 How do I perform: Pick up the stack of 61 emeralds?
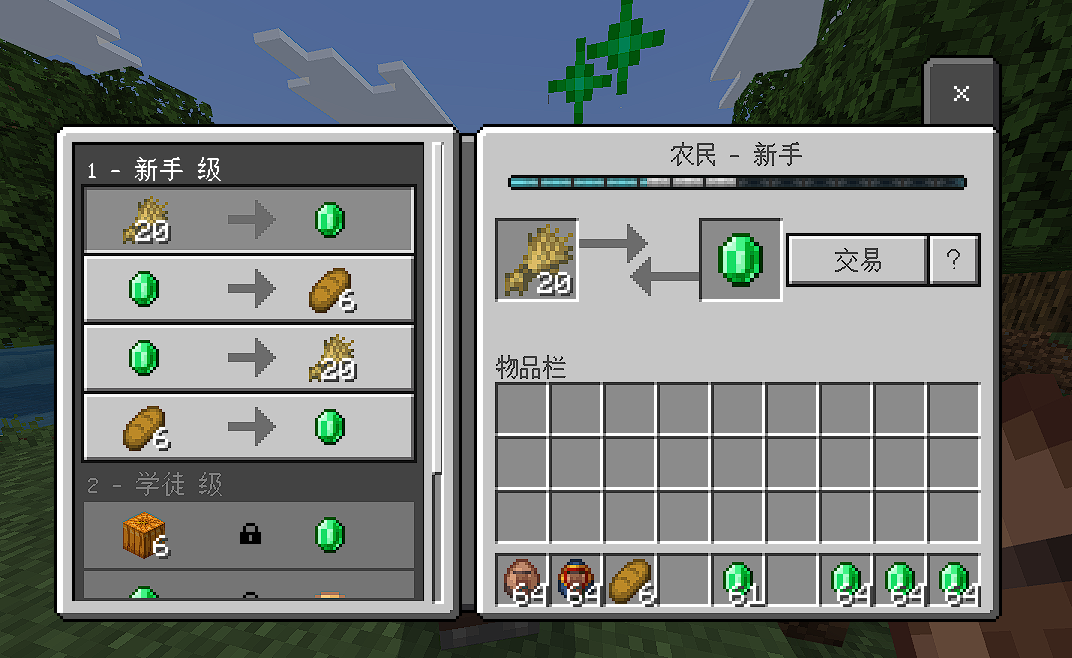pyautogui.click(x=739, y=580)
